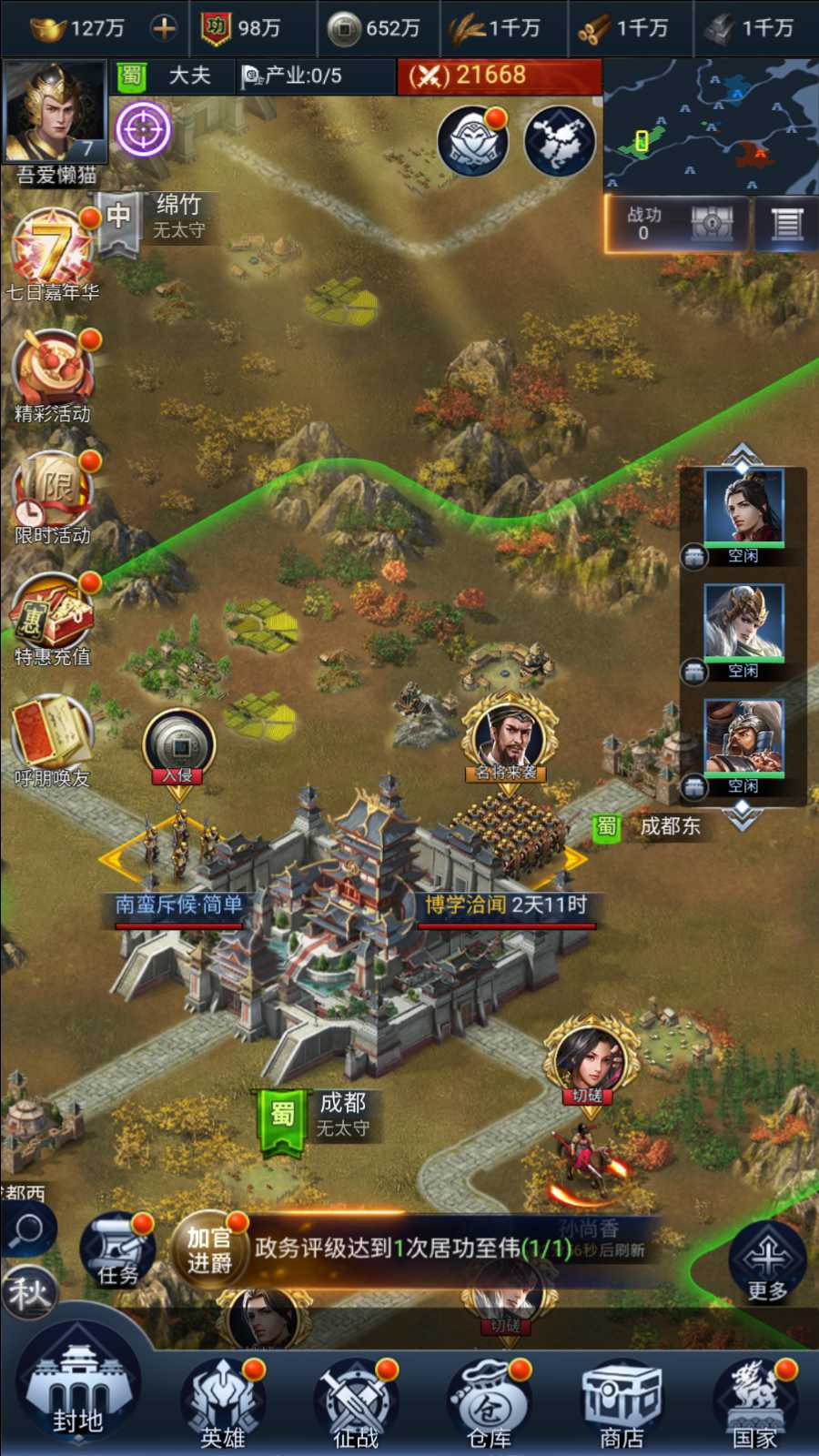The image size is (819, 1456).
Task: Open the 英雄 heroes screen
Action: 222,1403
